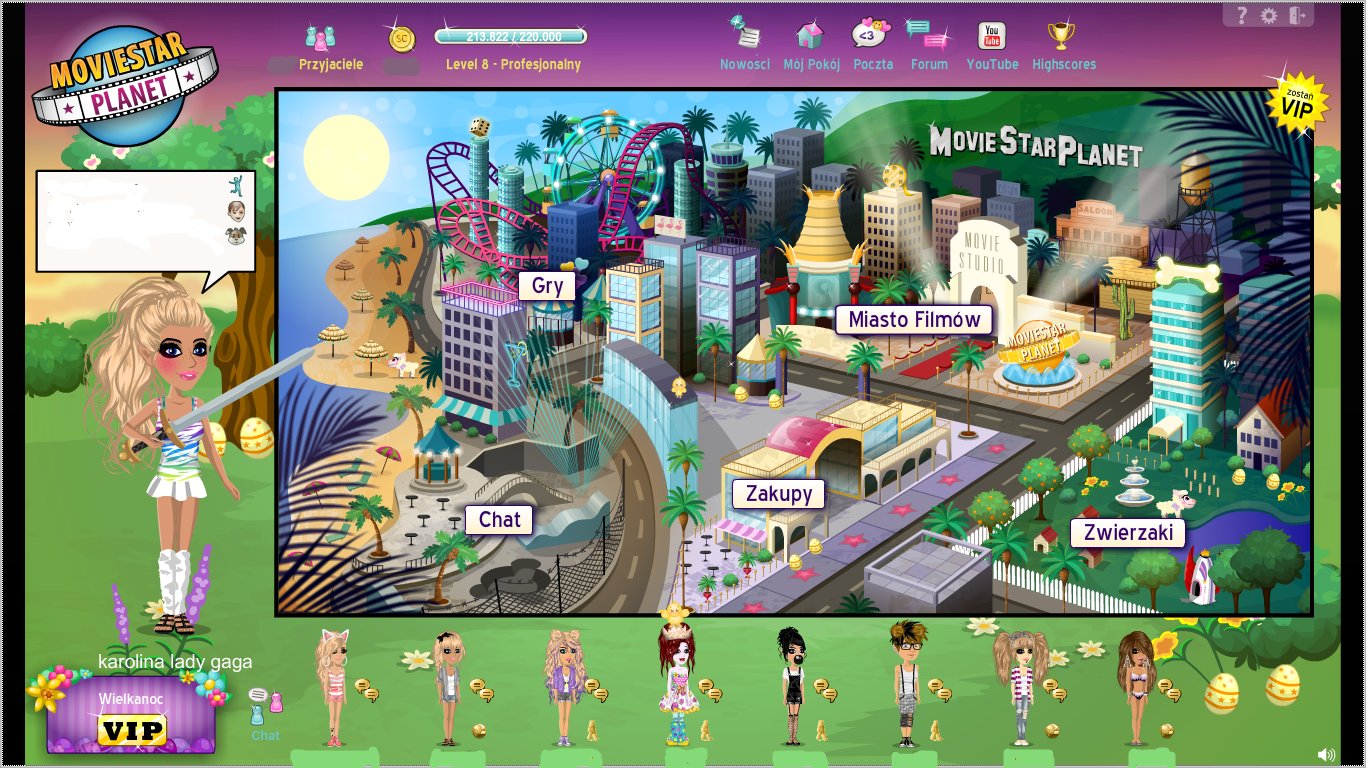The image size is (1366, 768).
Task: Click the logout door icon
Action: (1299, 14)
